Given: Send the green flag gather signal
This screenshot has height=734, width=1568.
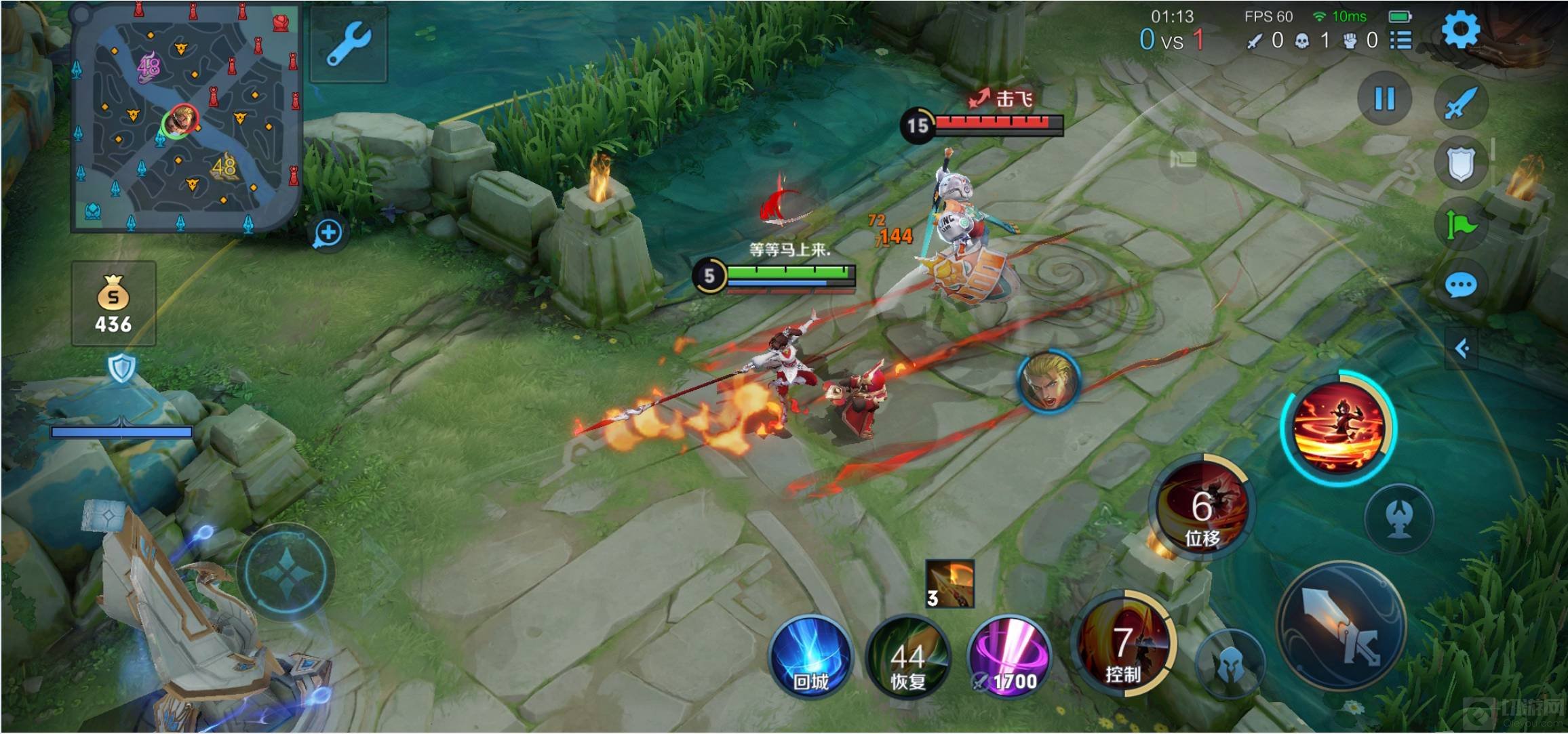Looking at the screenshot, I should pos(1460,225).
